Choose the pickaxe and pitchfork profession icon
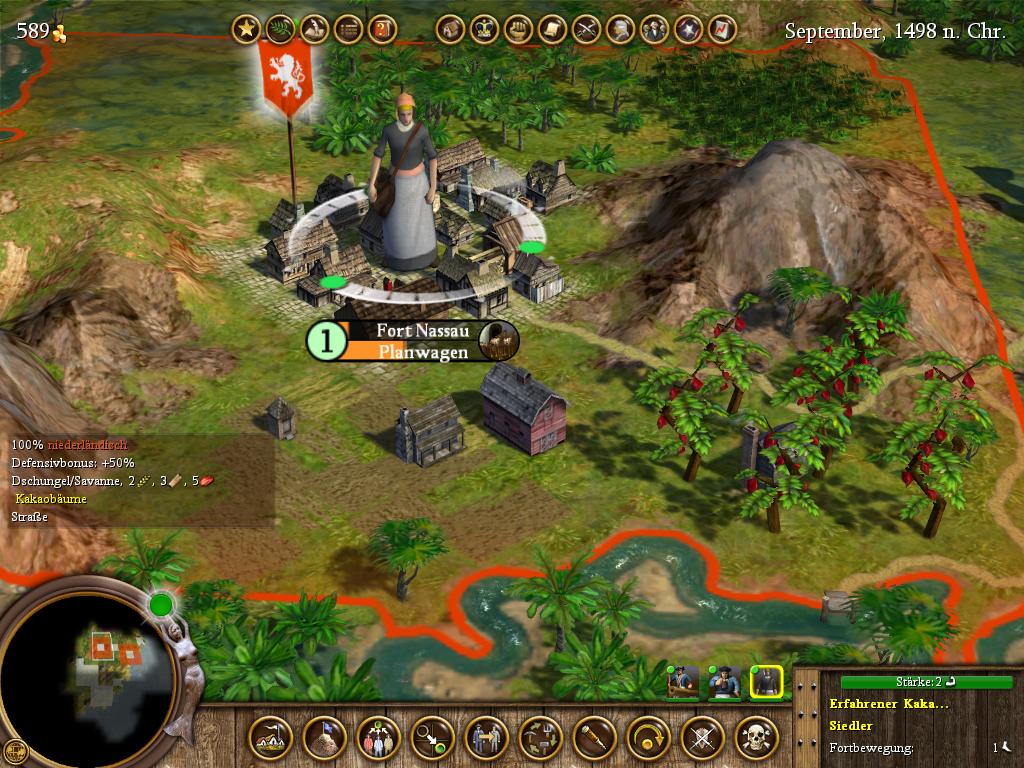The height and width of the screenshot is (768, 1024). [x=540, y=739]
